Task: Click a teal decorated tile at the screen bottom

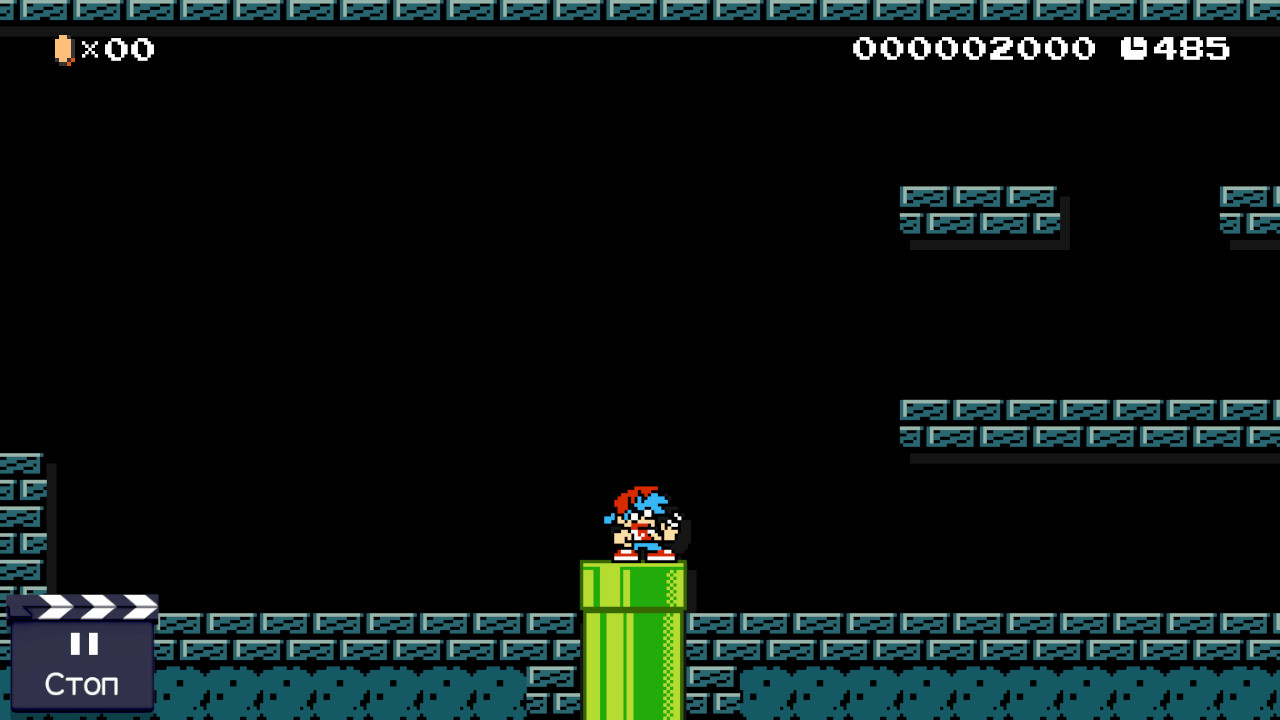Action: [350, 690]
